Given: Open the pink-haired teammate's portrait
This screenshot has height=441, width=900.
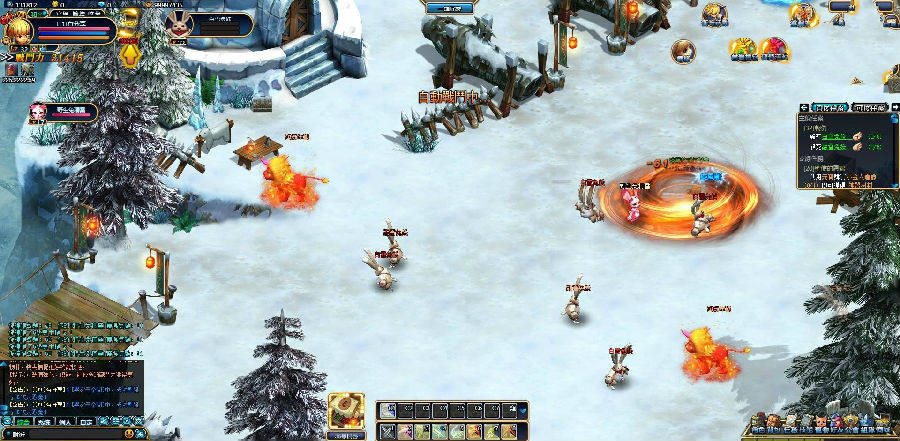Looking at the screenshot, I should pos(39,112).
